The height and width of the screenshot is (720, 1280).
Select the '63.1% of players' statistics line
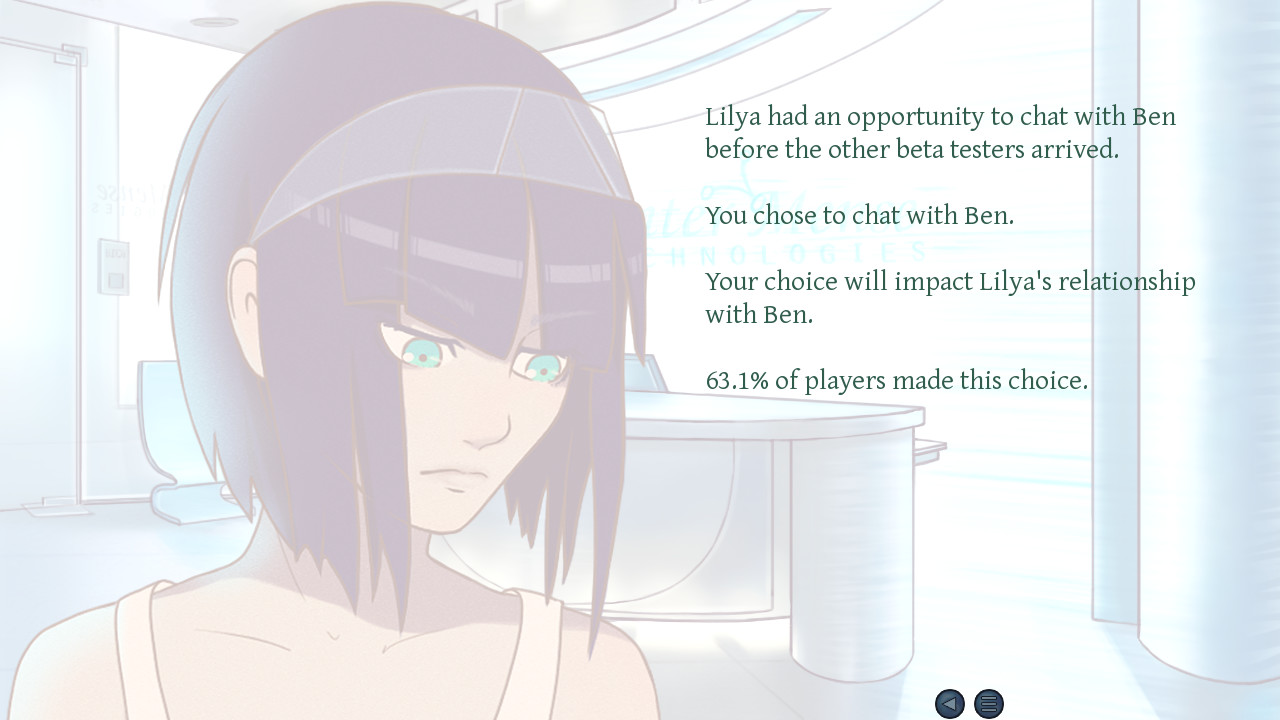pos(898,381)
